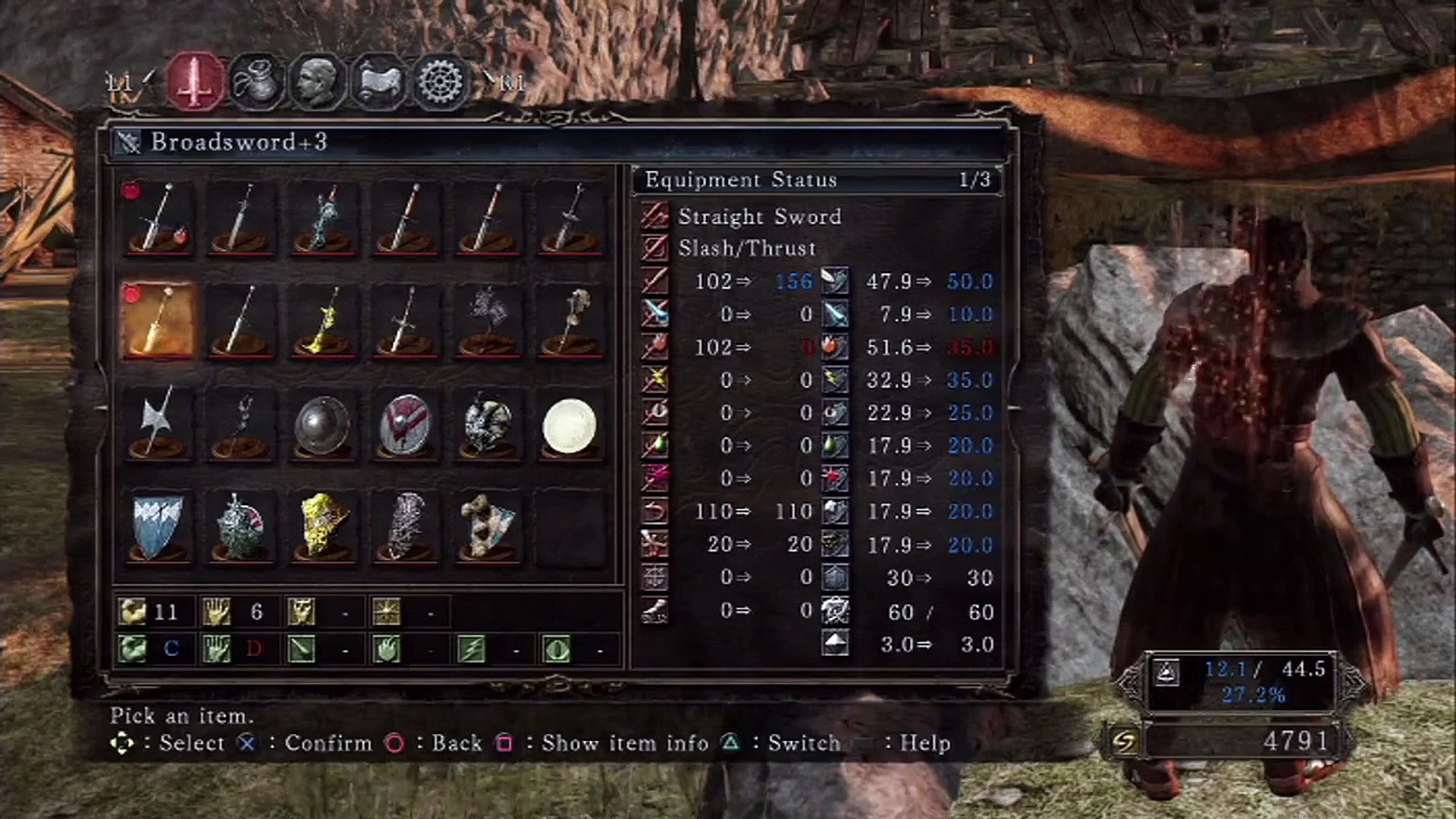Pick the red-crested round shield
The height and width of the screenshot is (819, 1456).
pos(405,425)
